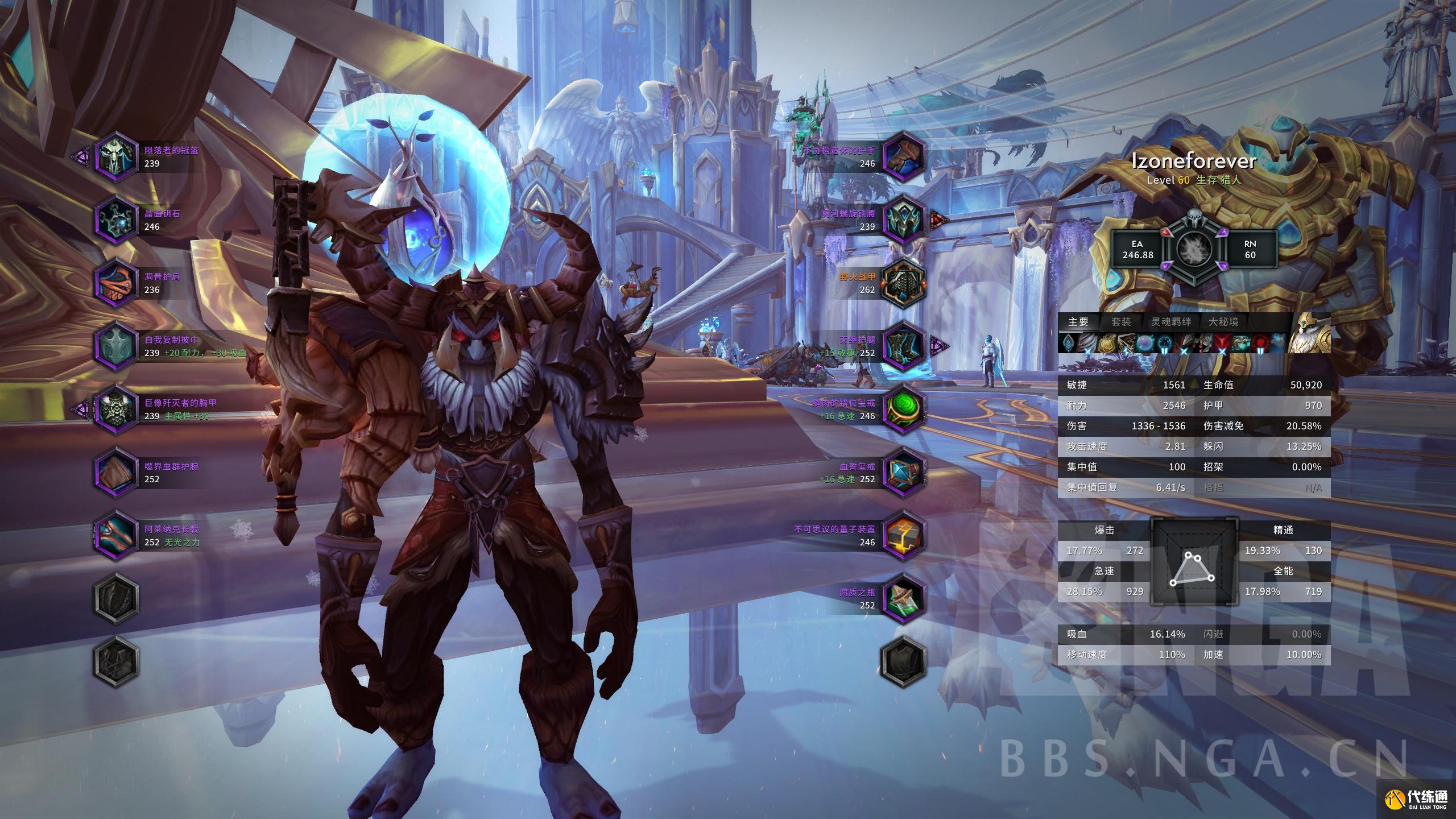Select the 晶面钥石 necklace slot
1456x819 pixels.
coord(116,219)
